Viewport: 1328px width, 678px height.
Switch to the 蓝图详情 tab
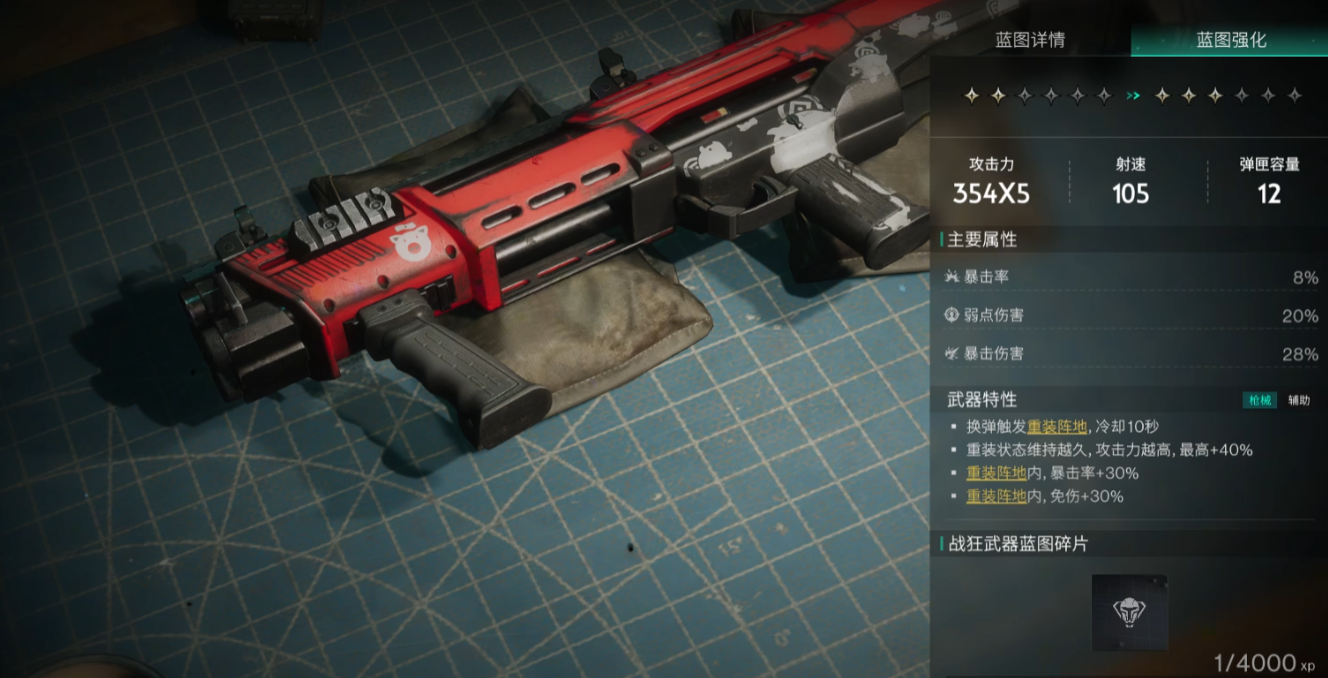1029,40
